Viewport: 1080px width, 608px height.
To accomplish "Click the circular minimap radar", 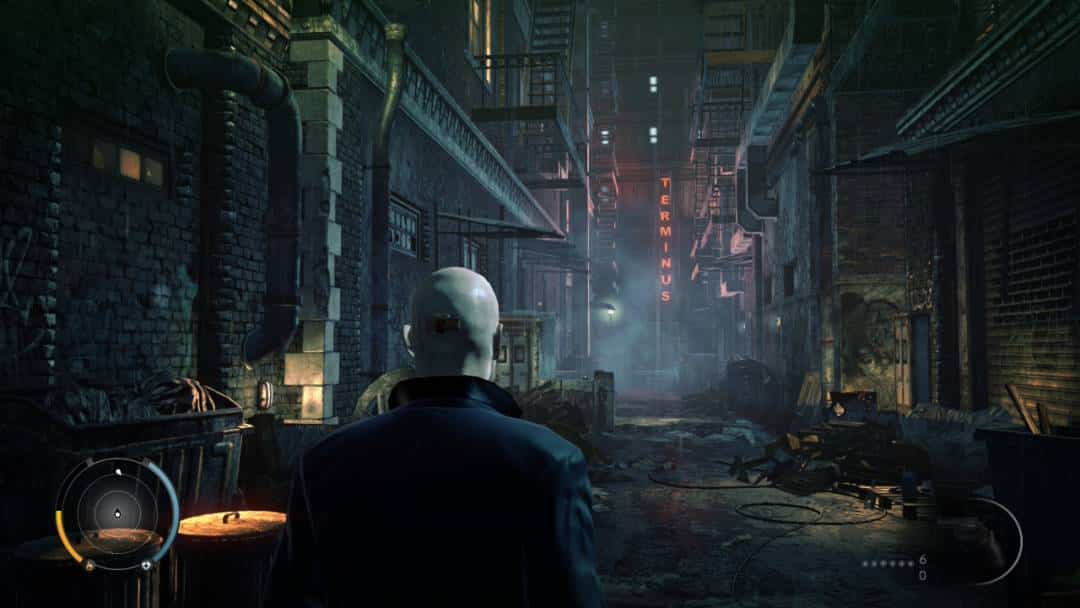I will click(117, 513).
